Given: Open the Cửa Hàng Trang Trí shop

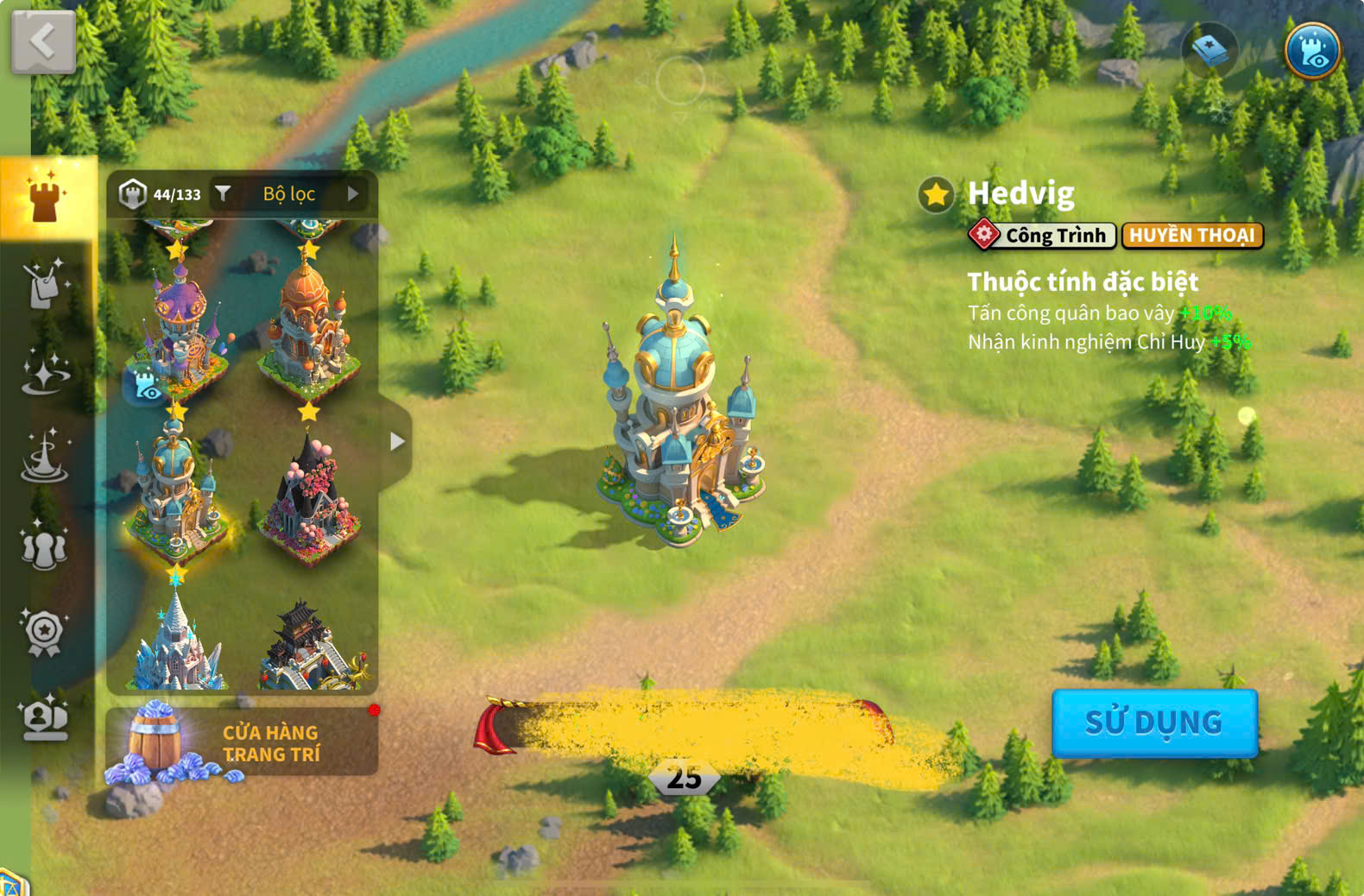Looking at the screenshot, I should point(242,742).
